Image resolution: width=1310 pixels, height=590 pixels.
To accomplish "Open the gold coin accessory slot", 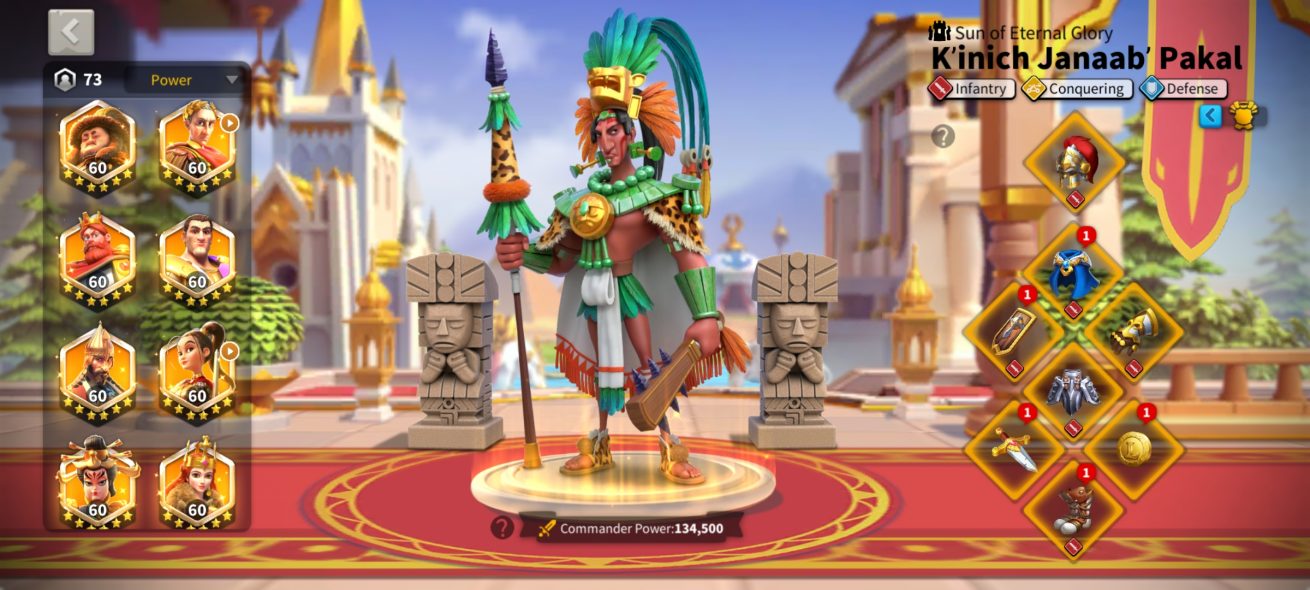I will [1134, 448].
